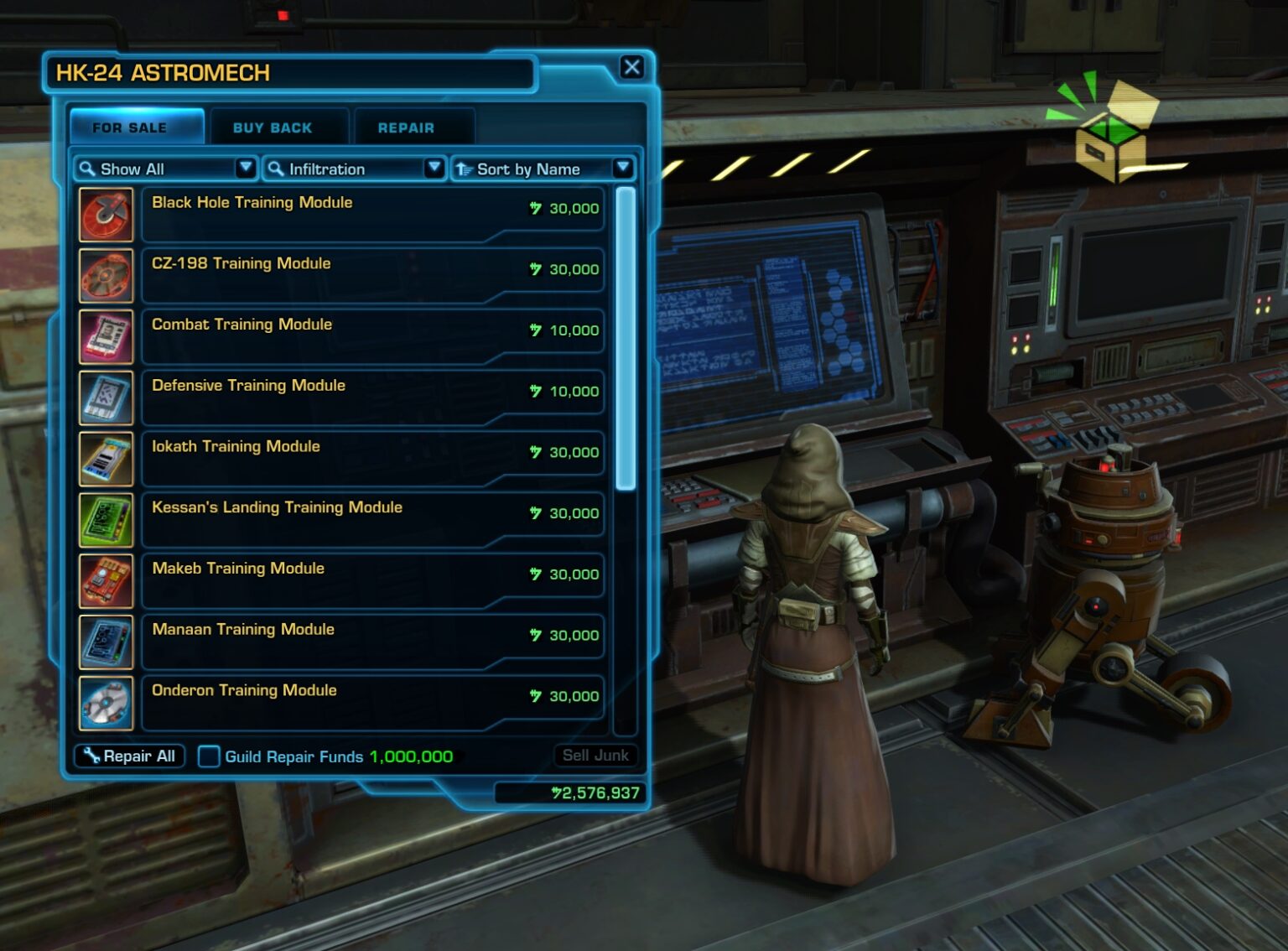The width and height of the screenshot is (1288, 951).
Task: Select the Combat Training Module icon
Action: pos(106,336)
